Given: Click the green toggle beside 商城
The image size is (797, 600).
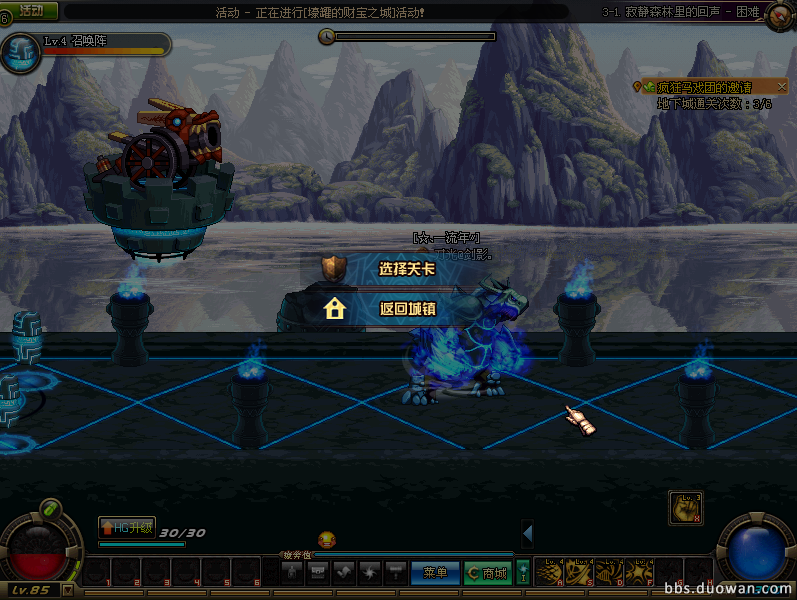Looking at the screenshot, I should 522,573.
